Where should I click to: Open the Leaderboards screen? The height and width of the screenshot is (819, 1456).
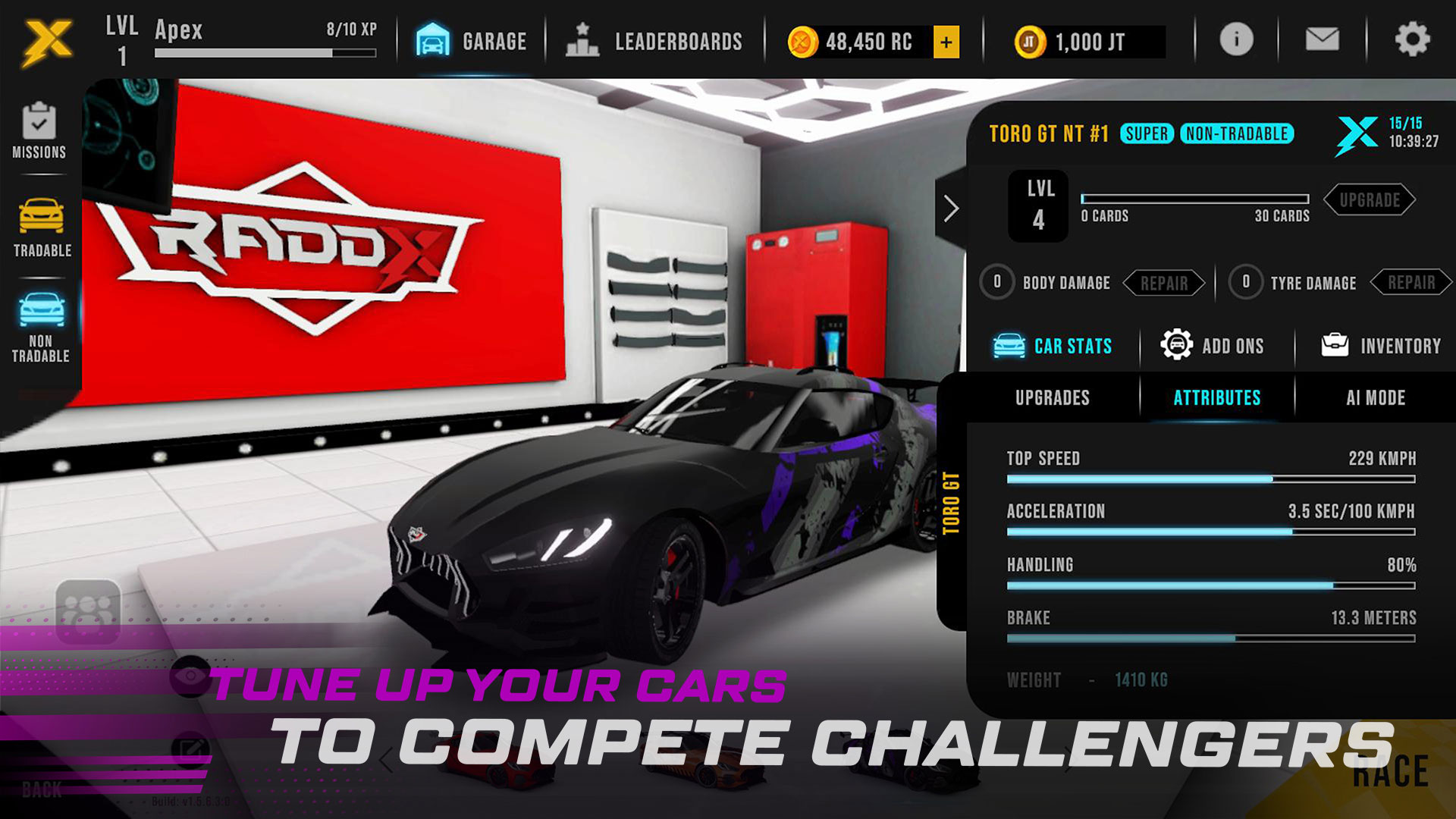(x=654, y=41)
